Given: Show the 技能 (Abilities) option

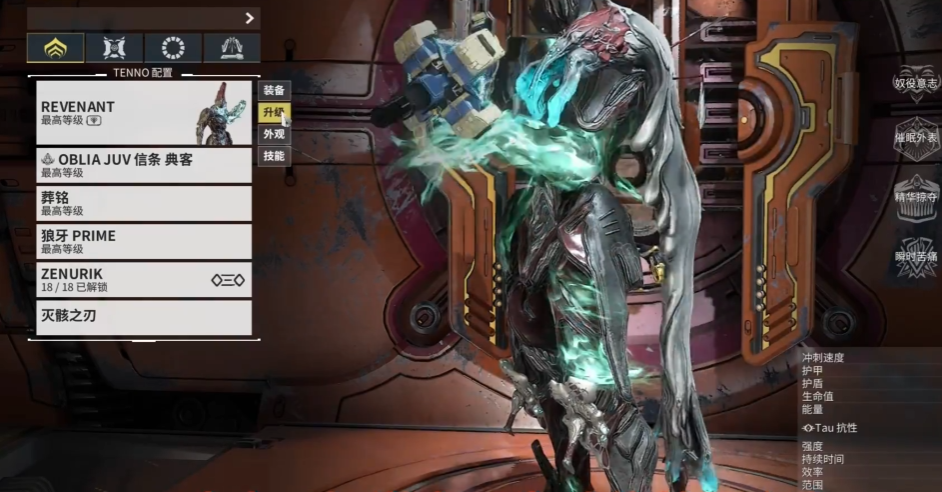Looking at the screenshot, I should pos(274,156).
